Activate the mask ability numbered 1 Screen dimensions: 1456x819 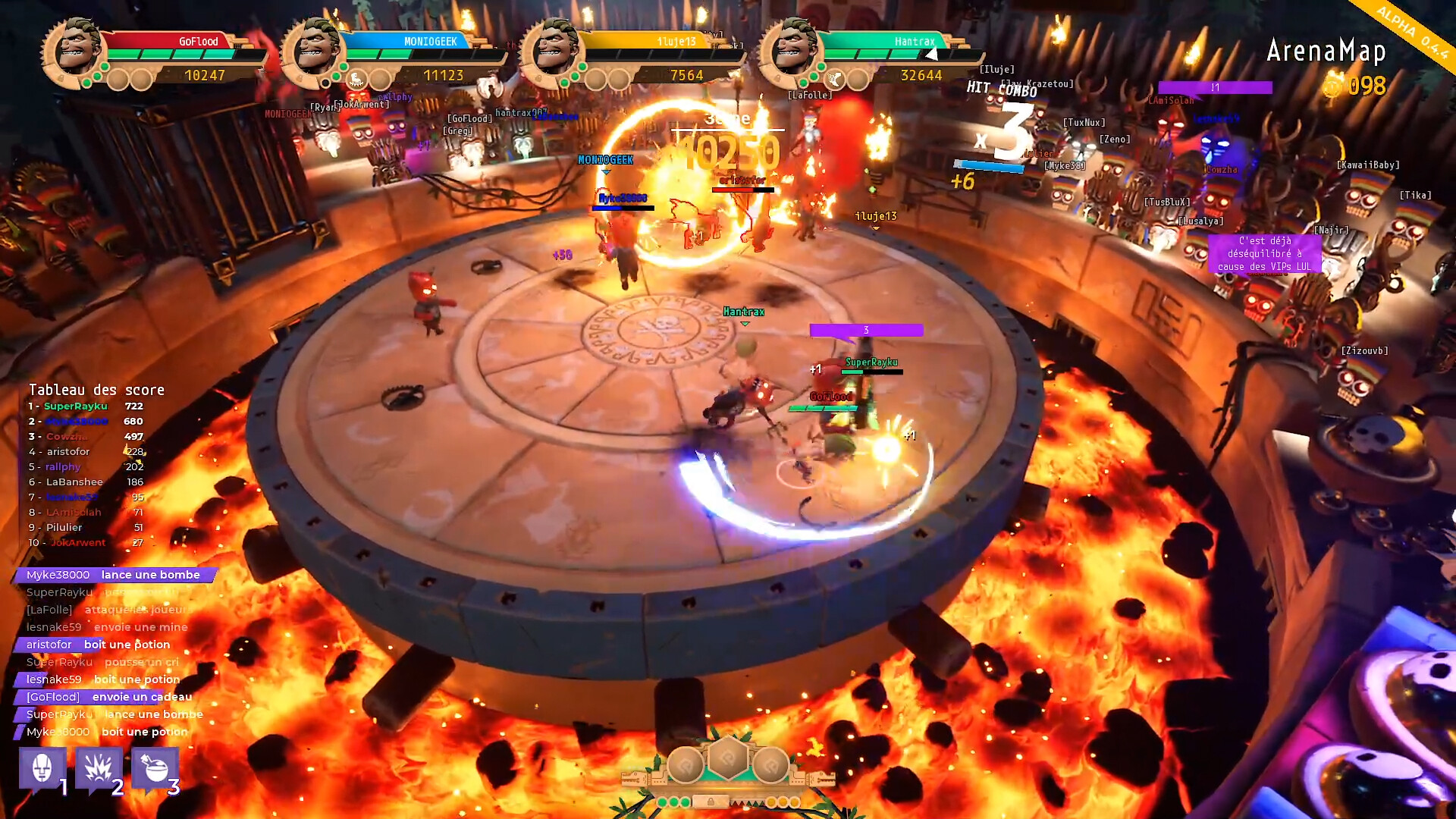[42, 769]
